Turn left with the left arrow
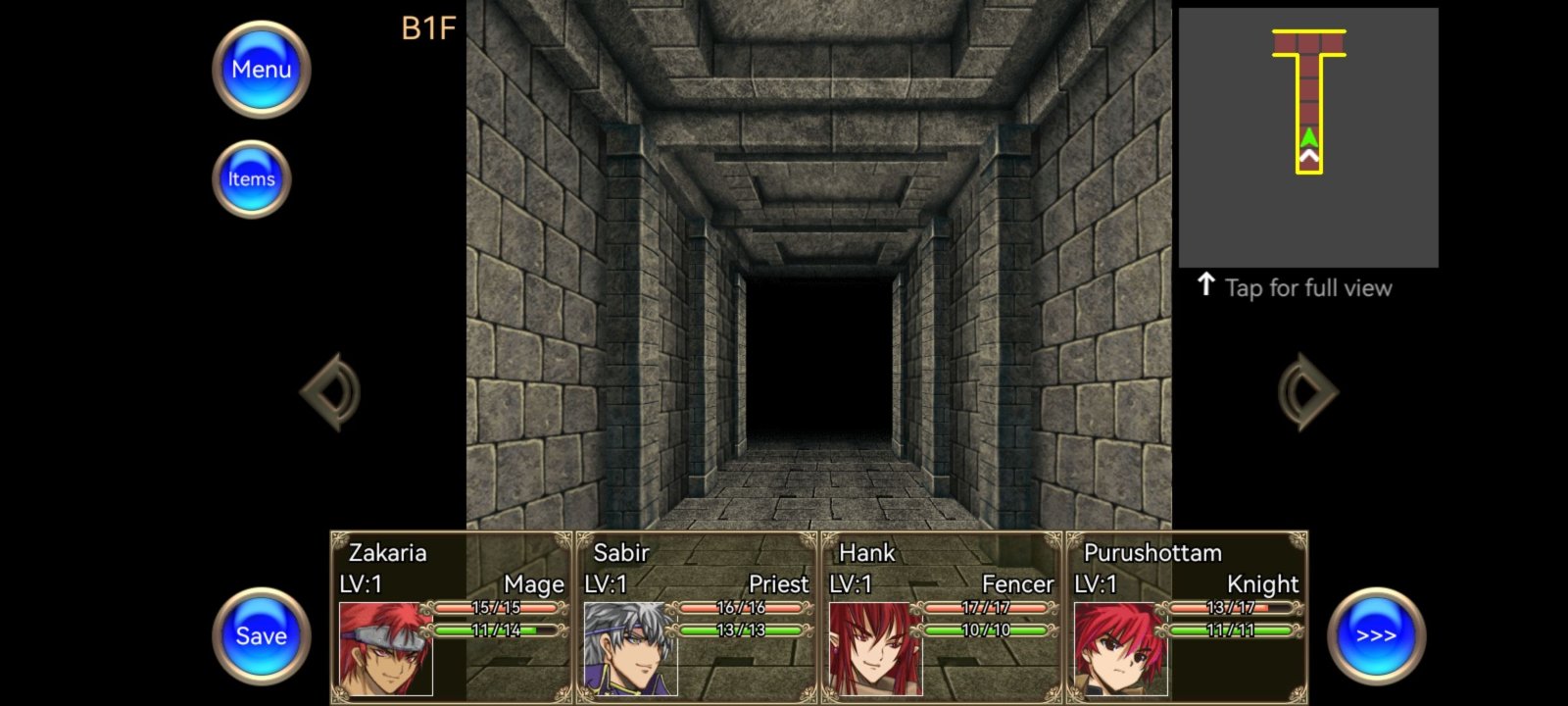1568x706 pixels. pyautogui.click(x=331, y=392)
